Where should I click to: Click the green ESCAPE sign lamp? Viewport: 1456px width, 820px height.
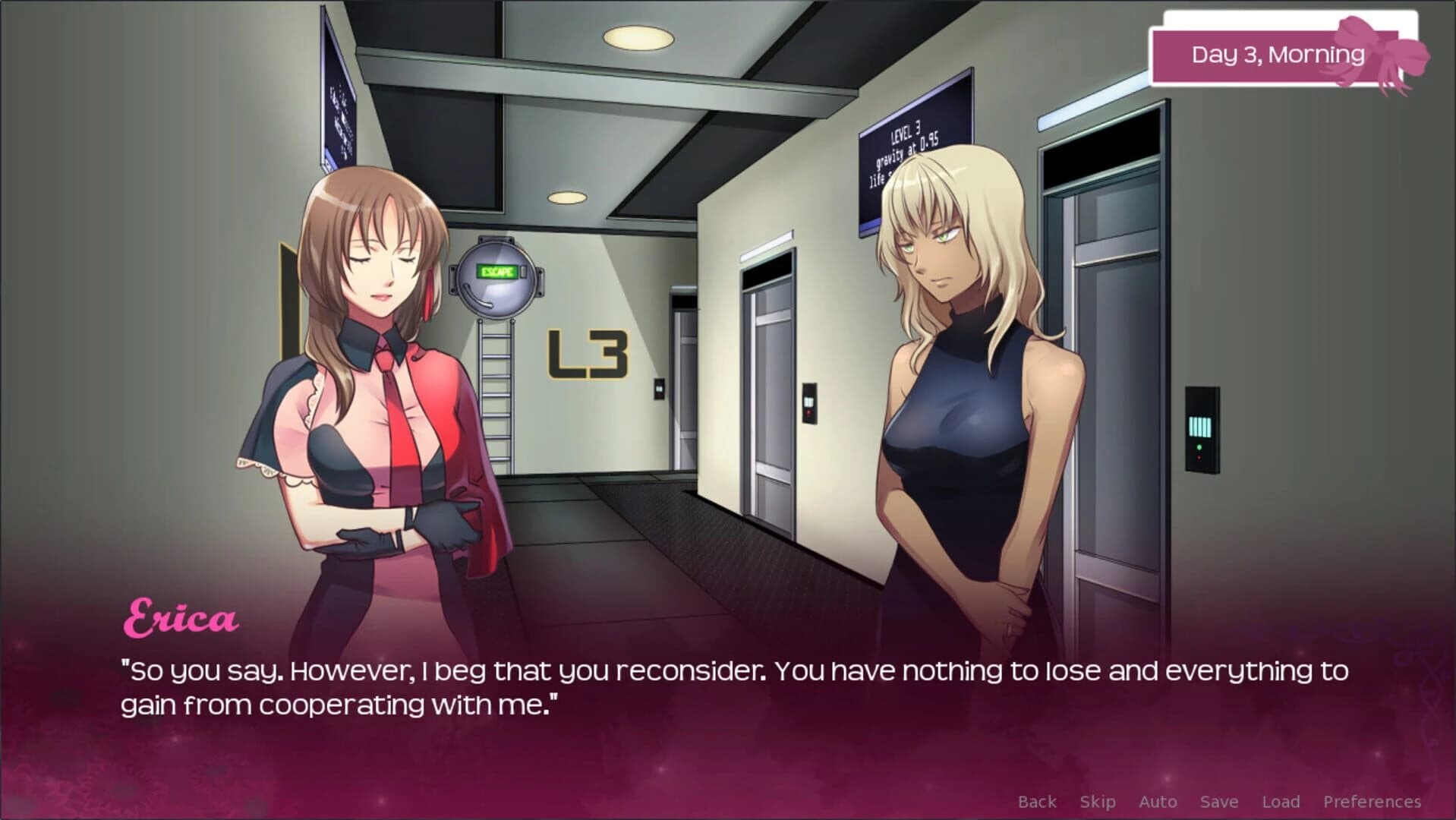(x=497, y=270)
